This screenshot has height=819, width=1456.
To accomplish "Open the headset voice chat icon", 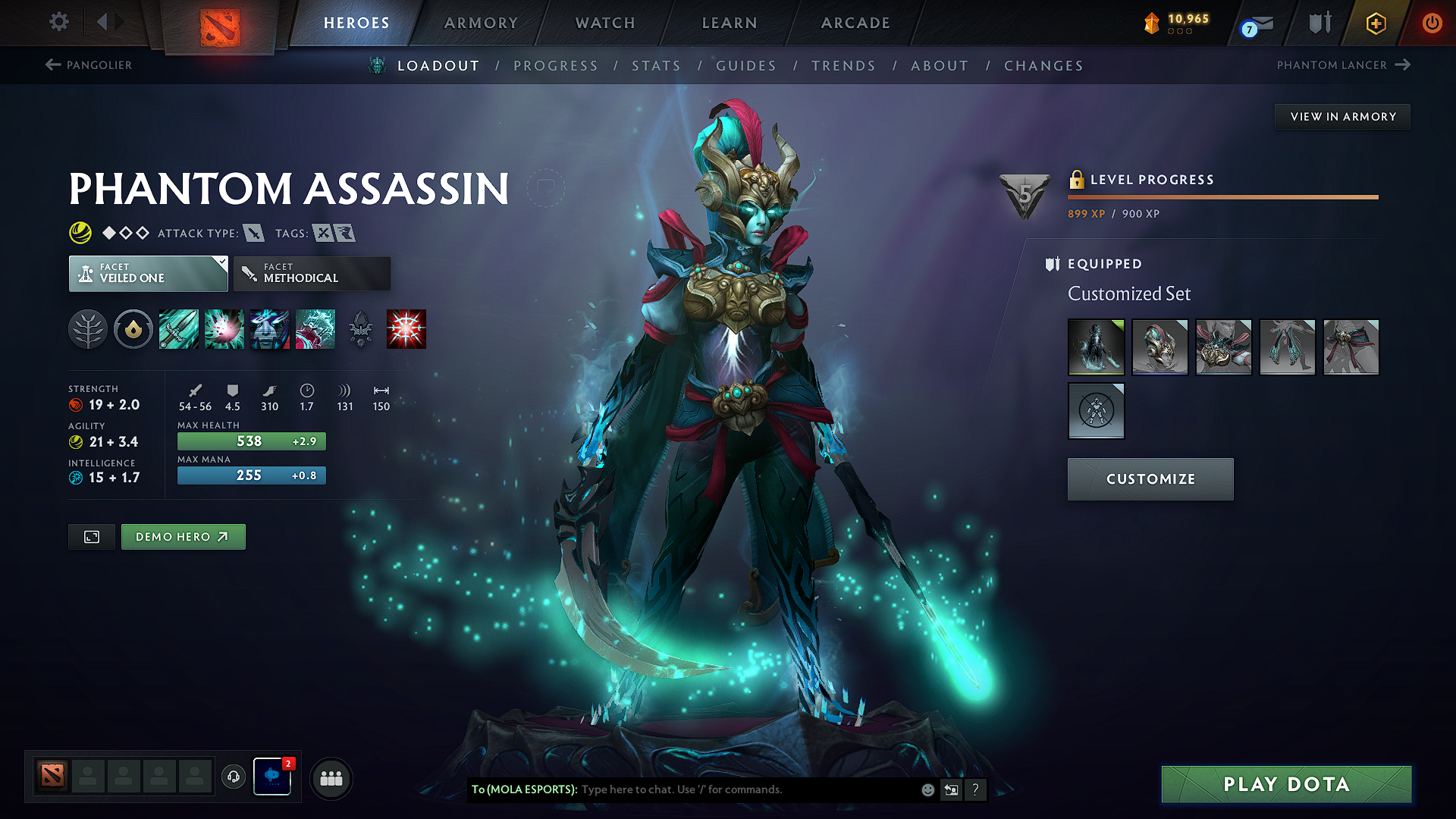I will point(233,777).
